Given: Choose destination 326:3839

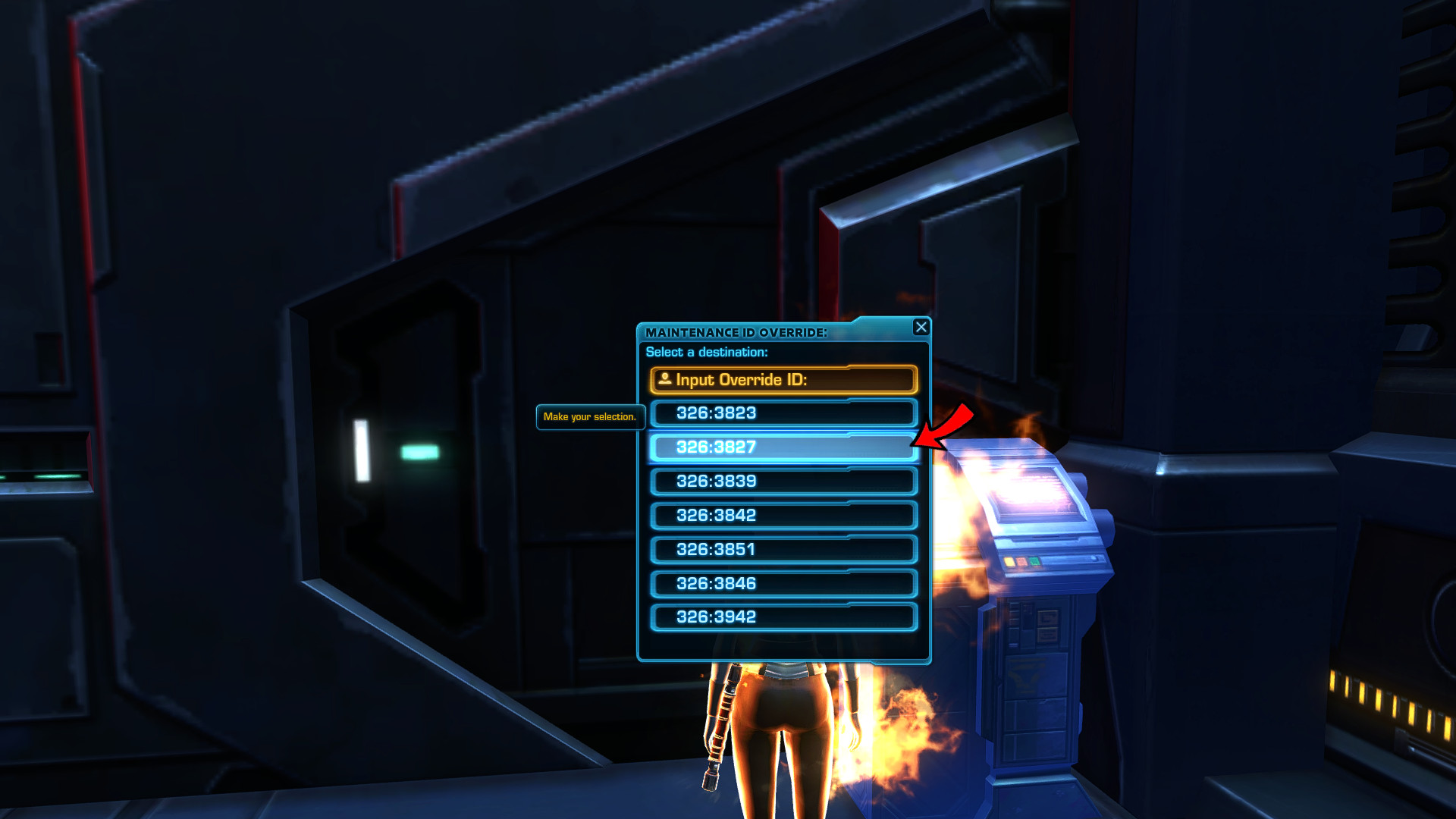Looking at the screenshot, I should pyautogui.click(x=783, y=482).
